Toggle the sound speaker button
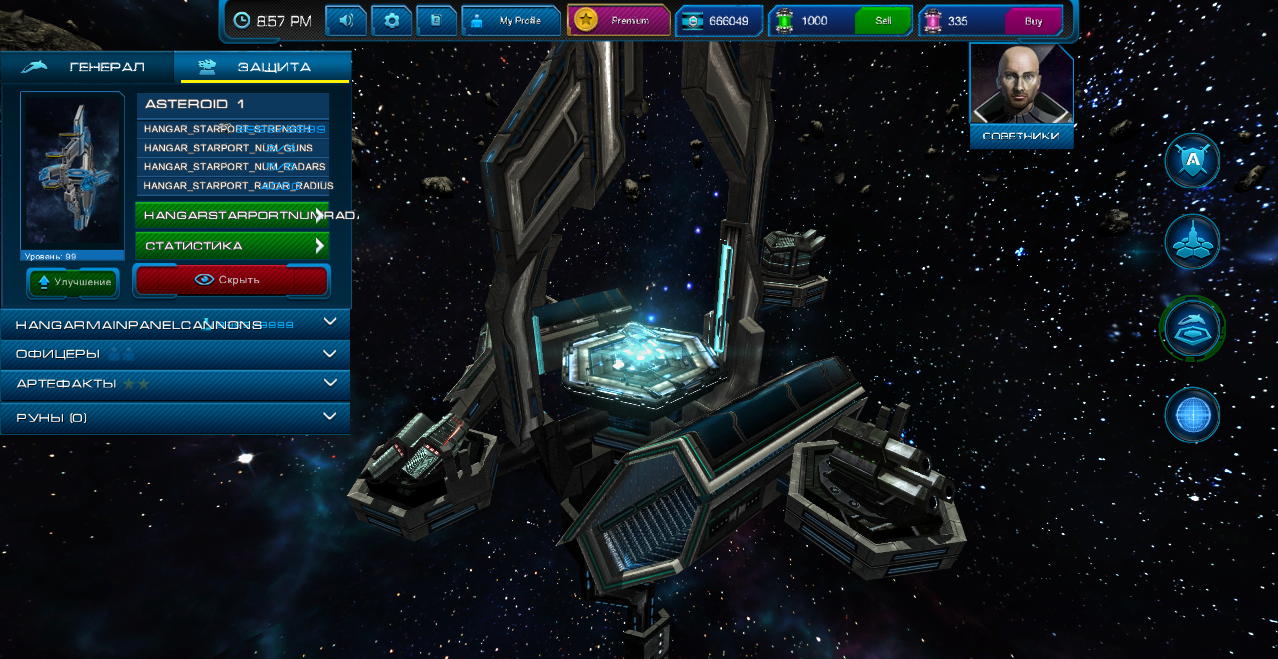 [x=346, y=20]
